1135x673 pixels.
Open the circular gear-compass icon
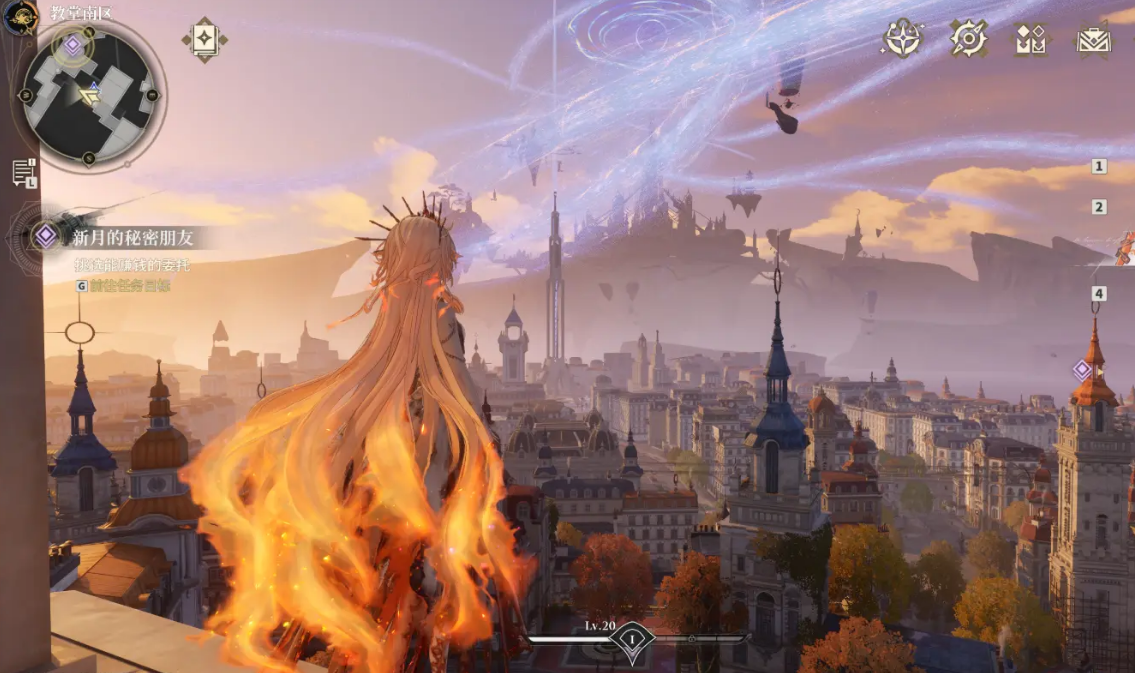[968, 39]
